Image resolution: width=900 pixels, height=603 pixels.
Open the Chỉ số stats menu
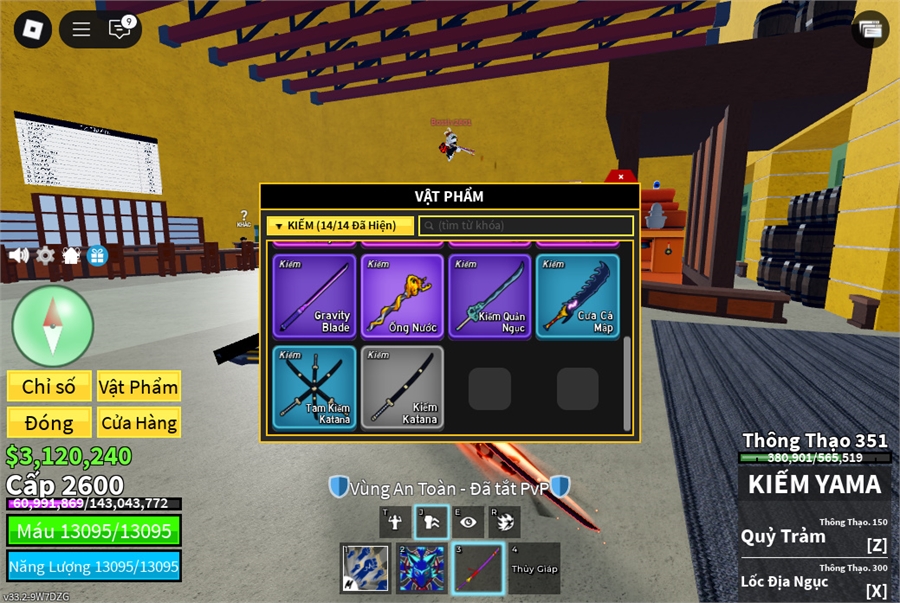(49, 387)
